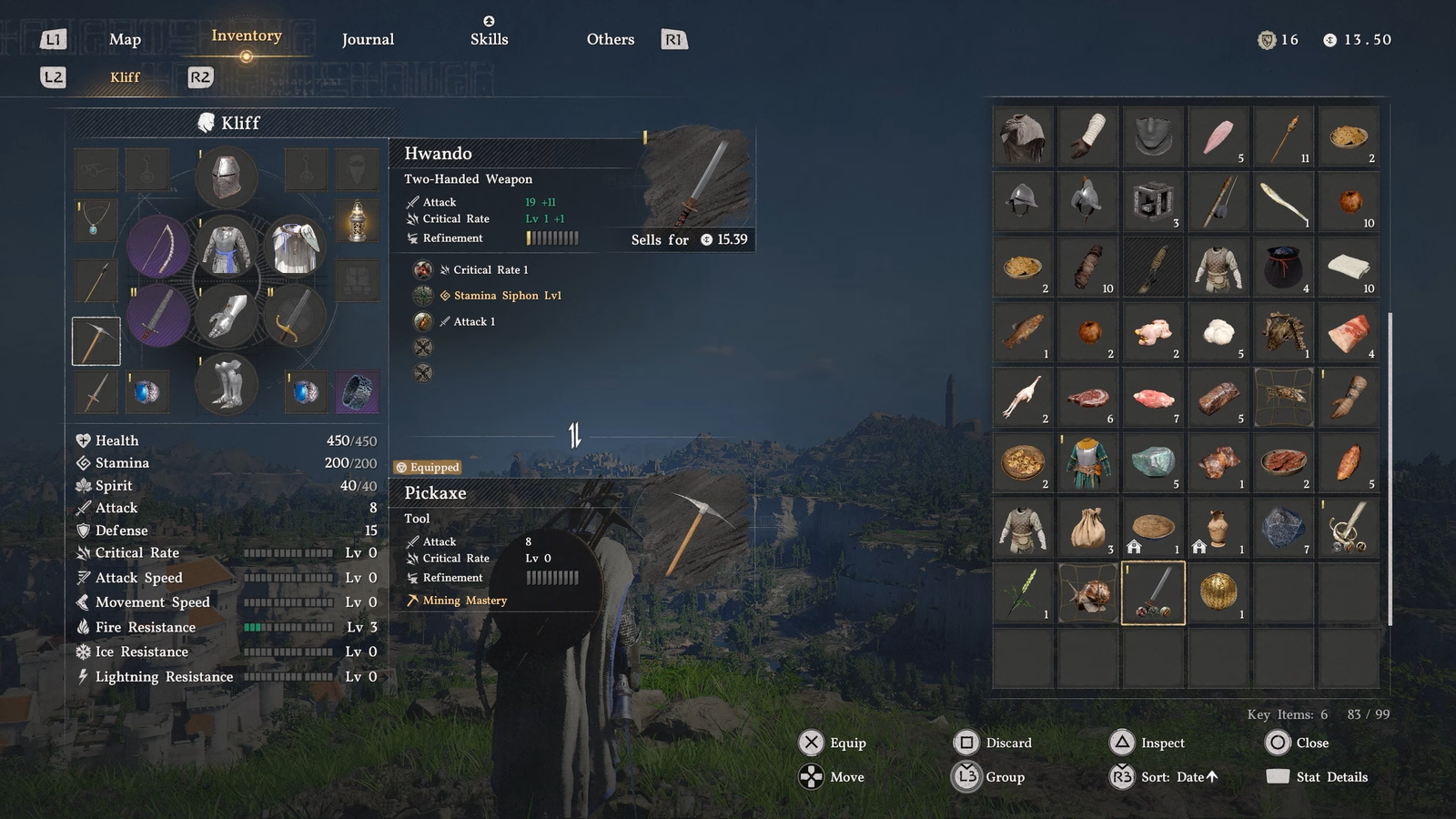This screenshot has height=819, width=1456.
Task: Select the turquoise necklace slot
Action: pyautogui.click(x=96, y=220)
